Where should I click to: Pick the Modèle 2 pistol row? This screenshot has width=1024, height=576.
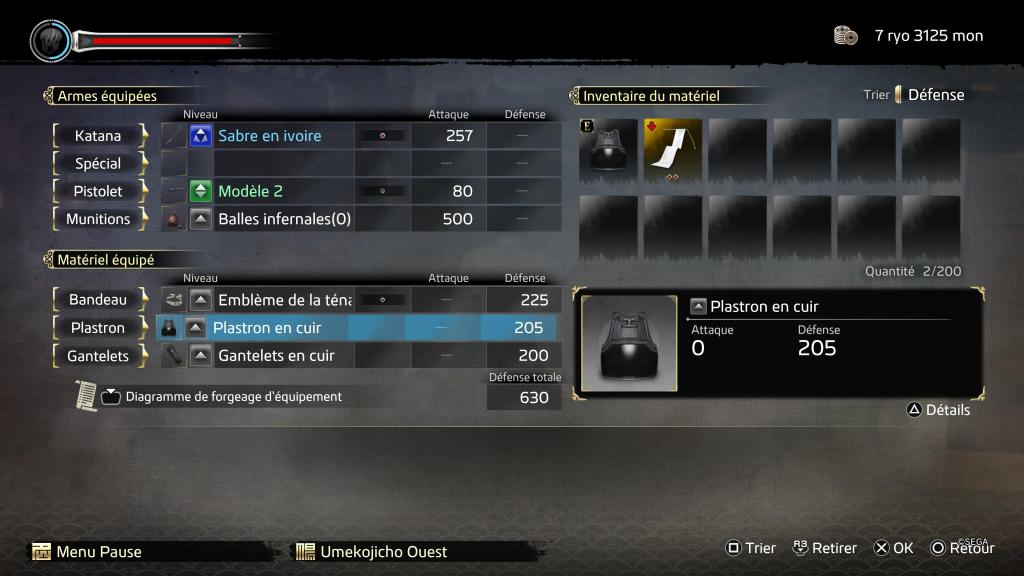(x=251, y=191)
